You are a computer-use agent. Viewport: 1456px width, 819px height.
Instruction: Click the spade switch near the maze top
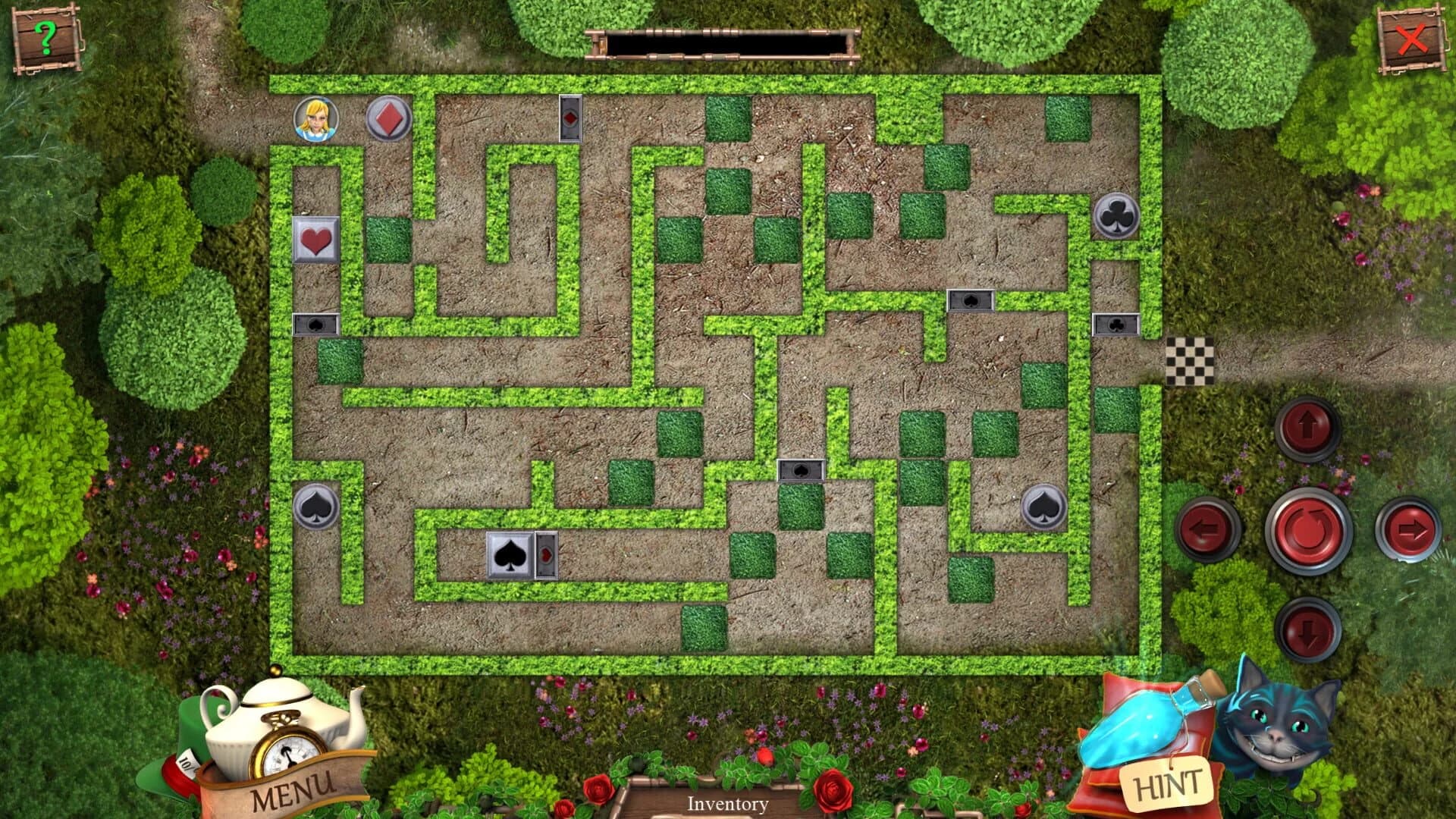click(971, 300)
